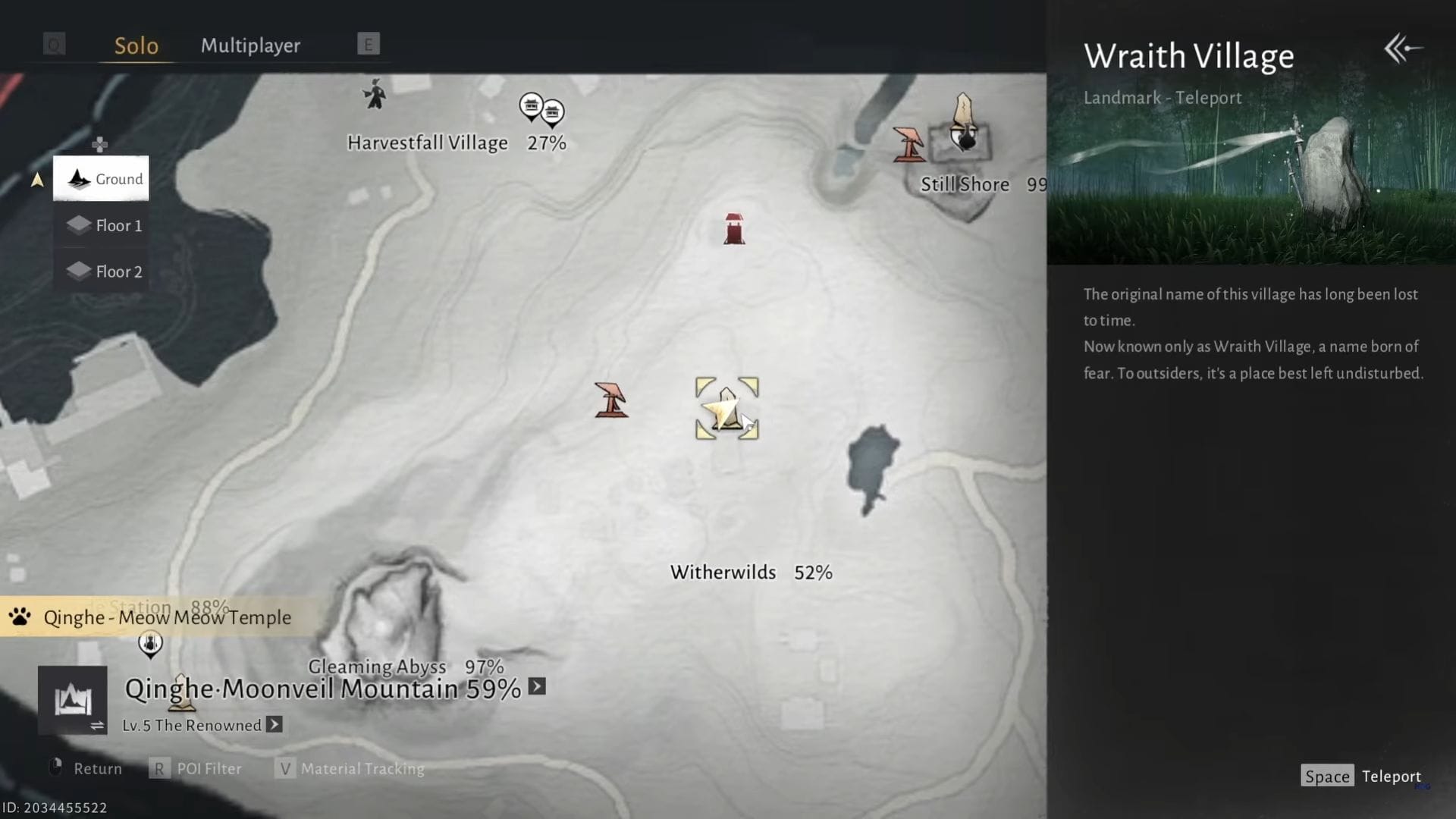The height and width of the screenshot is (819, 1456).
Task: Click the red camp marker near Wraith Village
Action: [611, 400]
